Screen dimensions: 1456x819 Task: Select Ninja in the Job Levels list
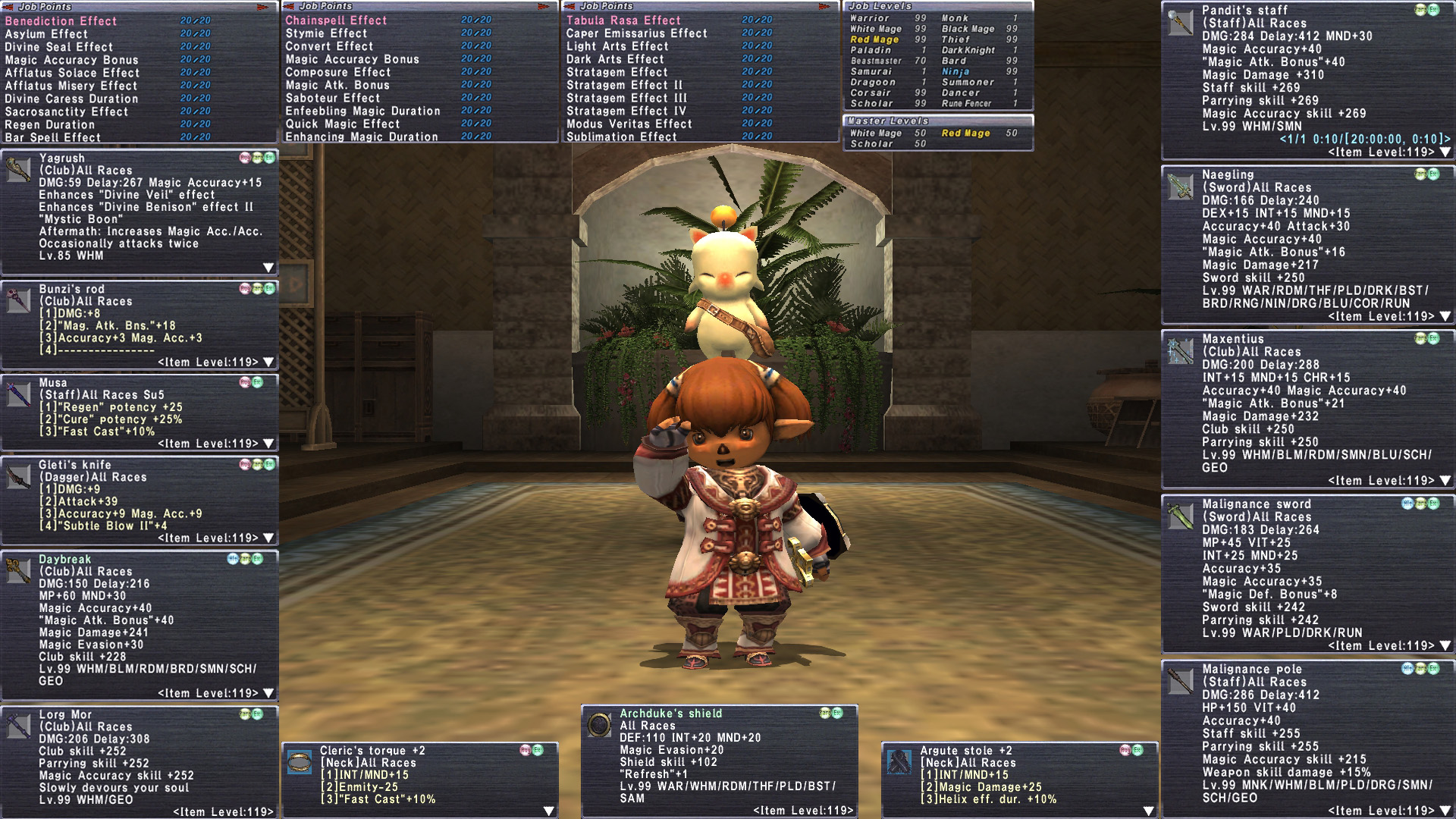955,71
